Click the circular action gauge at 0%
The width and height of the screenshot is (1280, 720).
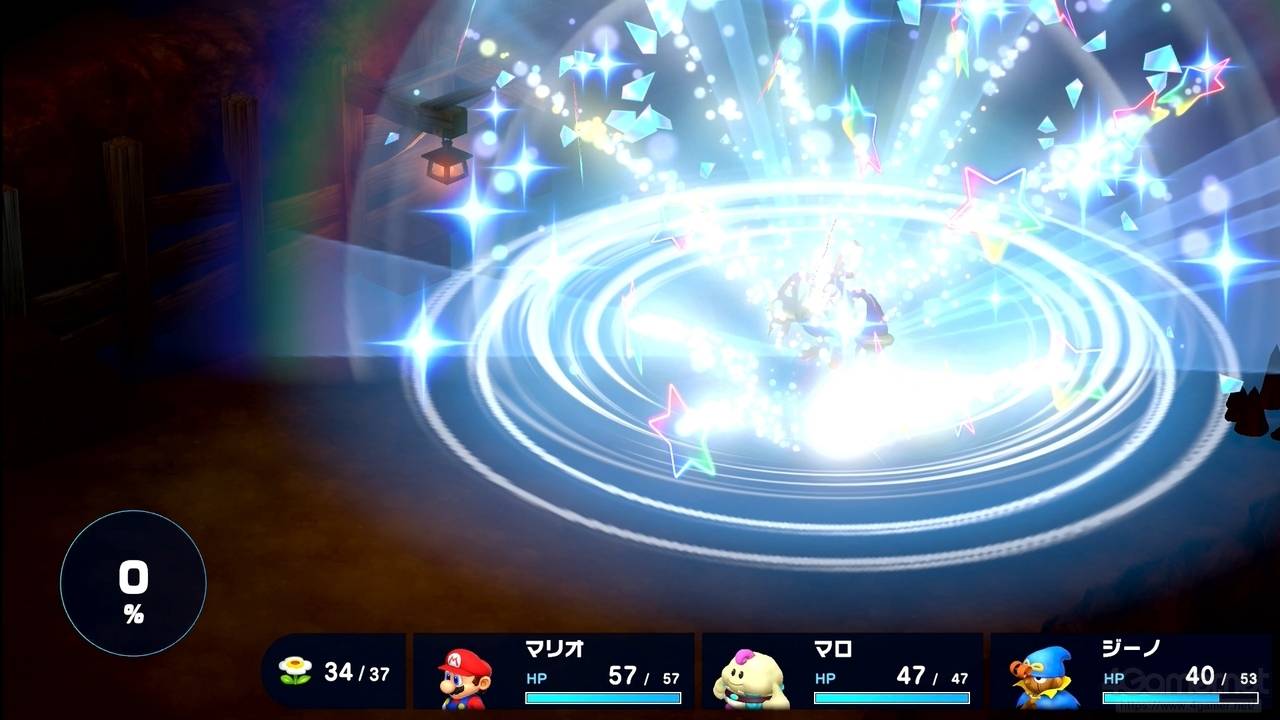point(133,583)
